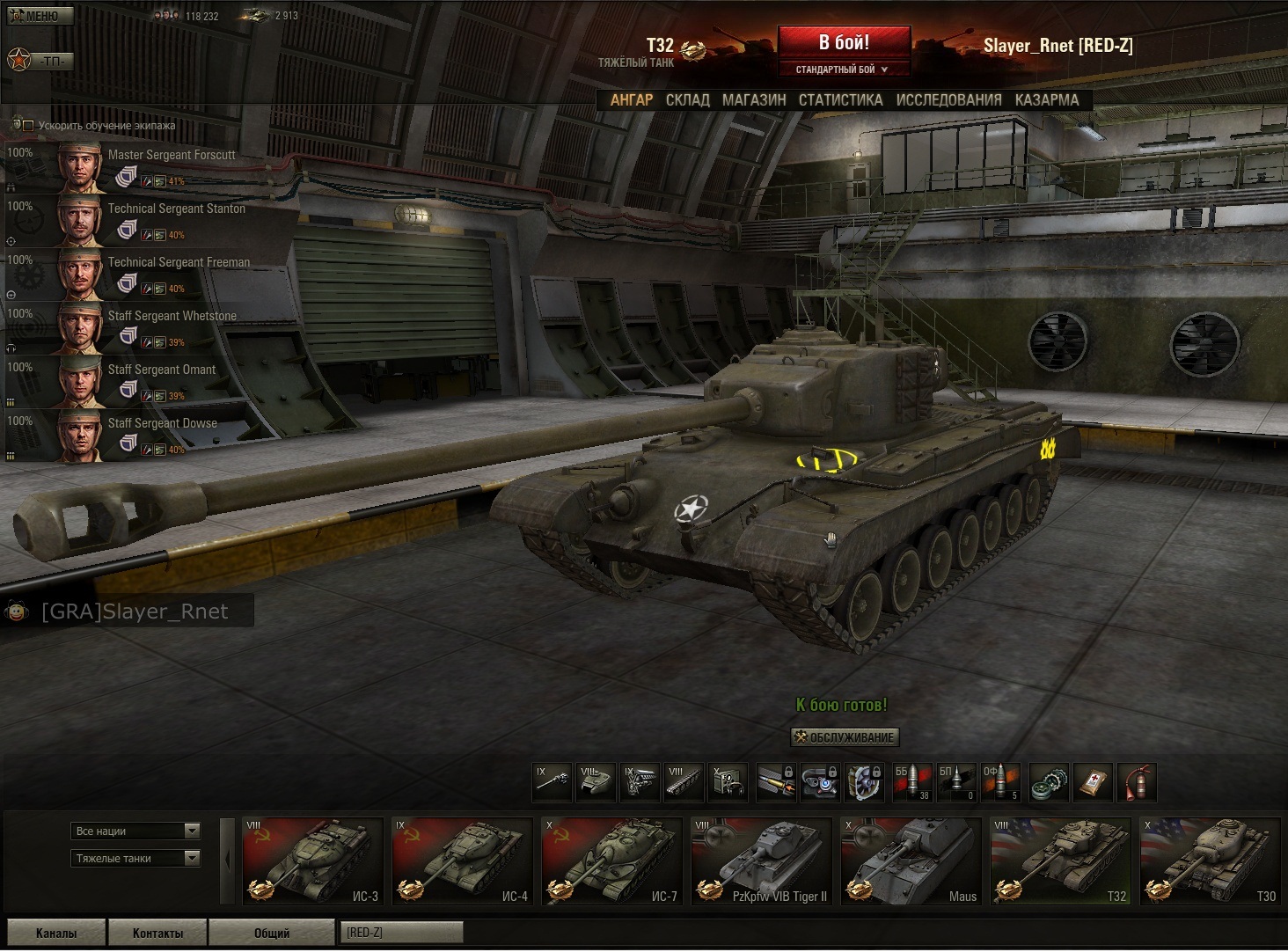Open the «СТАНДАРТНЫЙ БОЙ» battle type dropdown
This screenshot has width=1288, height=952.
(843, 70)
